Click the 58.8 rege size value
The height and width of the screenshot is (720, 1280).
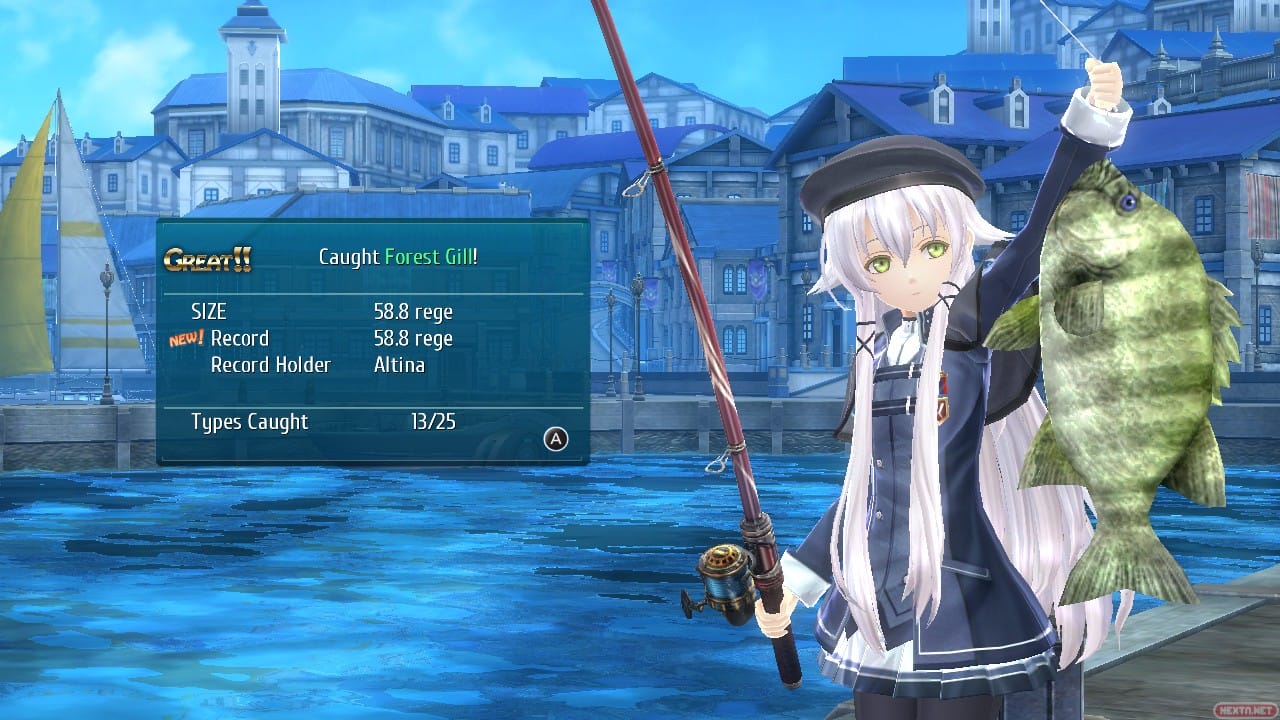pos(413,311)
